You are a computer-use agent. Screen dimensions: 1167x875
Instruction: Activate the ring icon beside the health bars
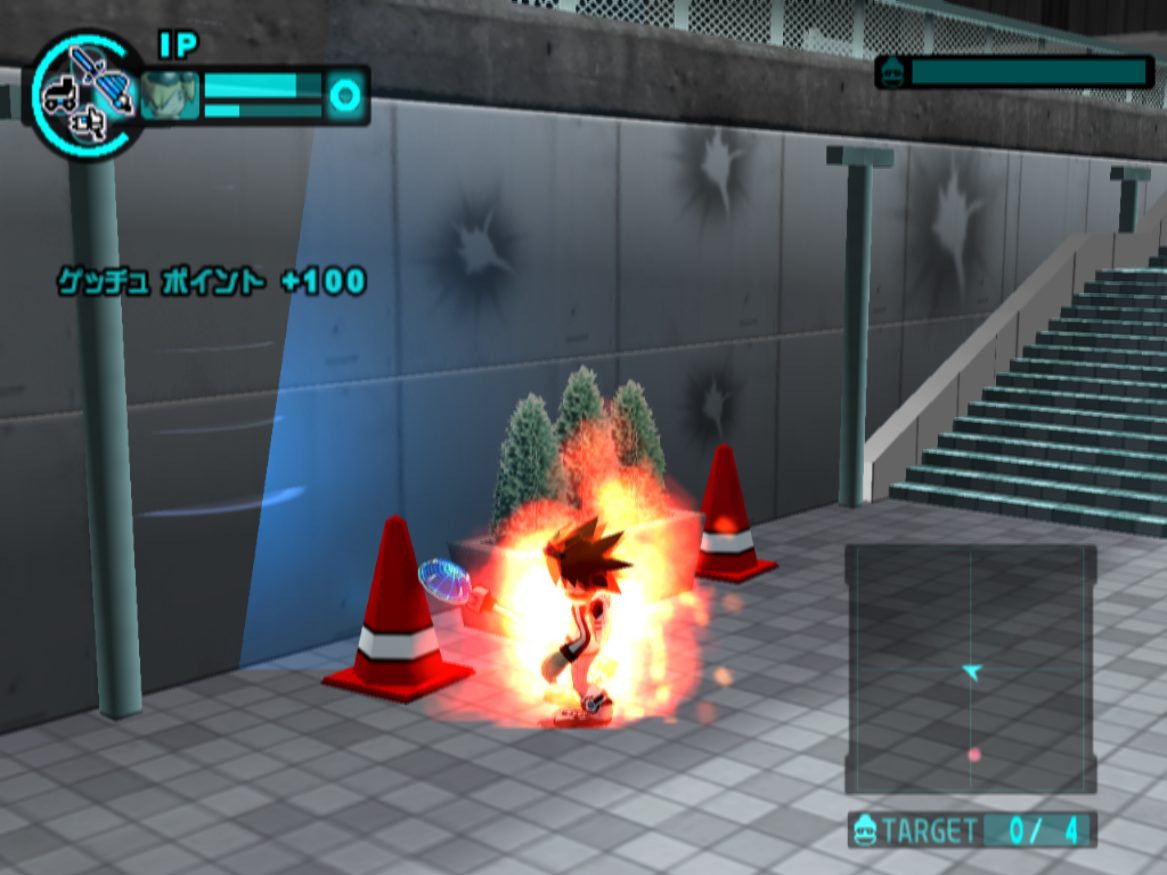pos(345,96)
